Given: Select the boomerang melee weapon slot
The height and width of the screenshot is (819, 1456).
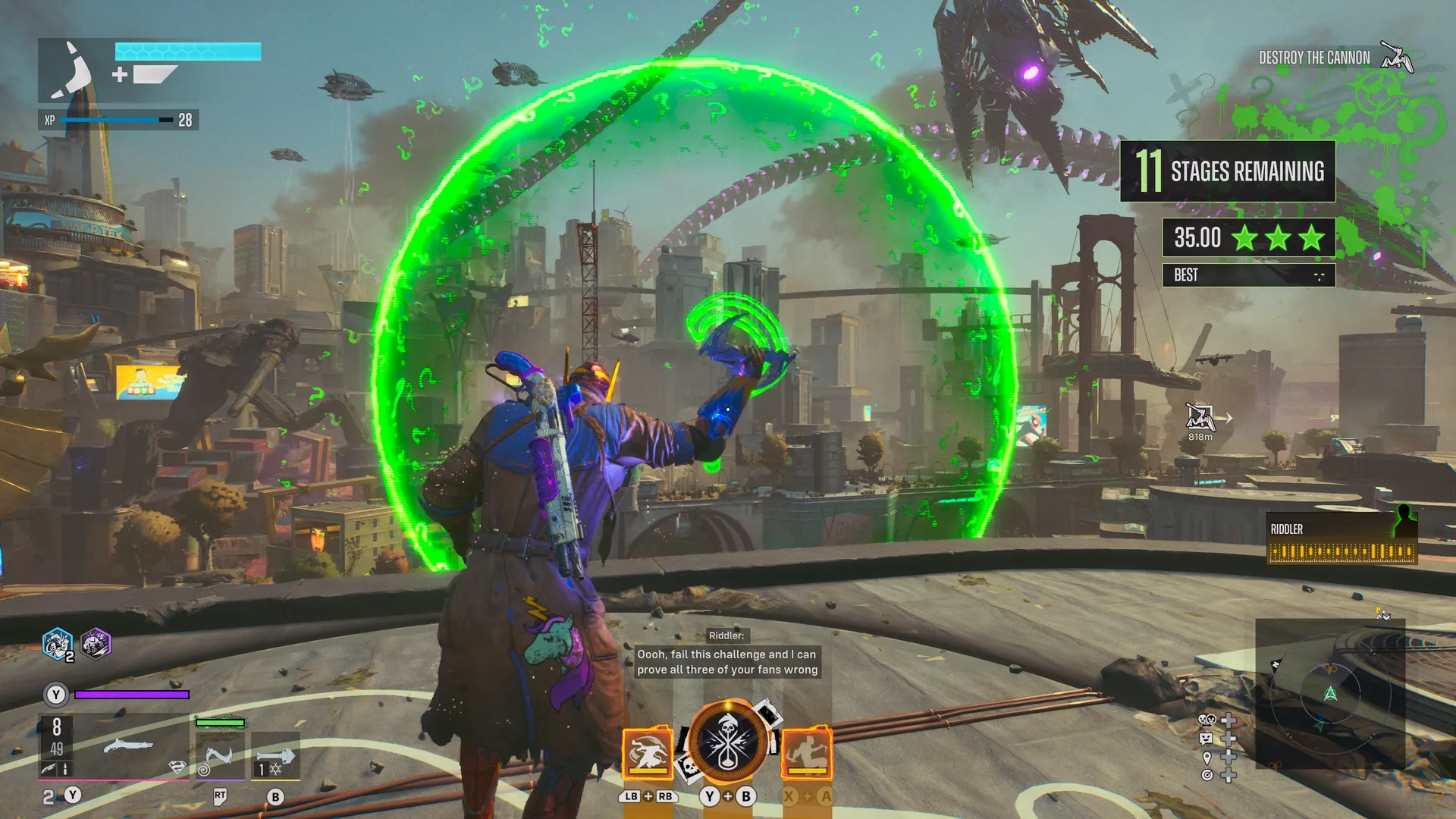Looking at the screenshot, I should [x=219, y=755].
